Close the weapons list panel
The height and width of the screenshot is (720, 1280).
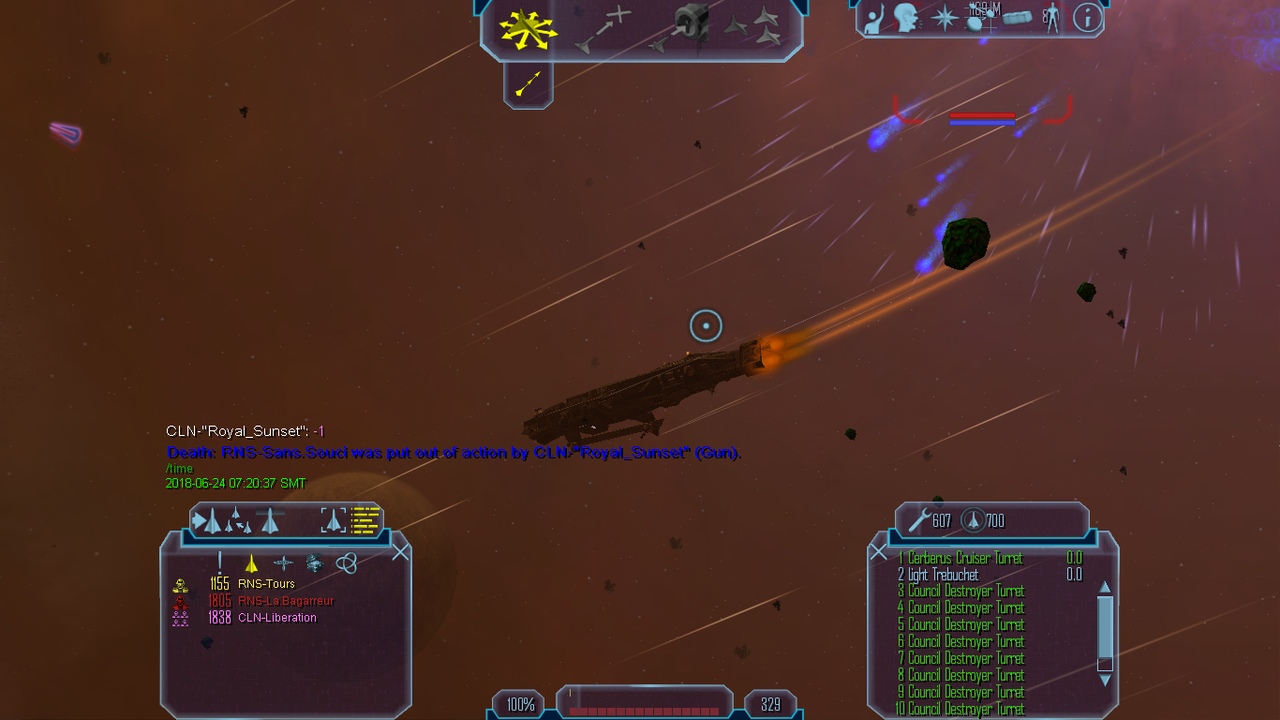(878, 552)
